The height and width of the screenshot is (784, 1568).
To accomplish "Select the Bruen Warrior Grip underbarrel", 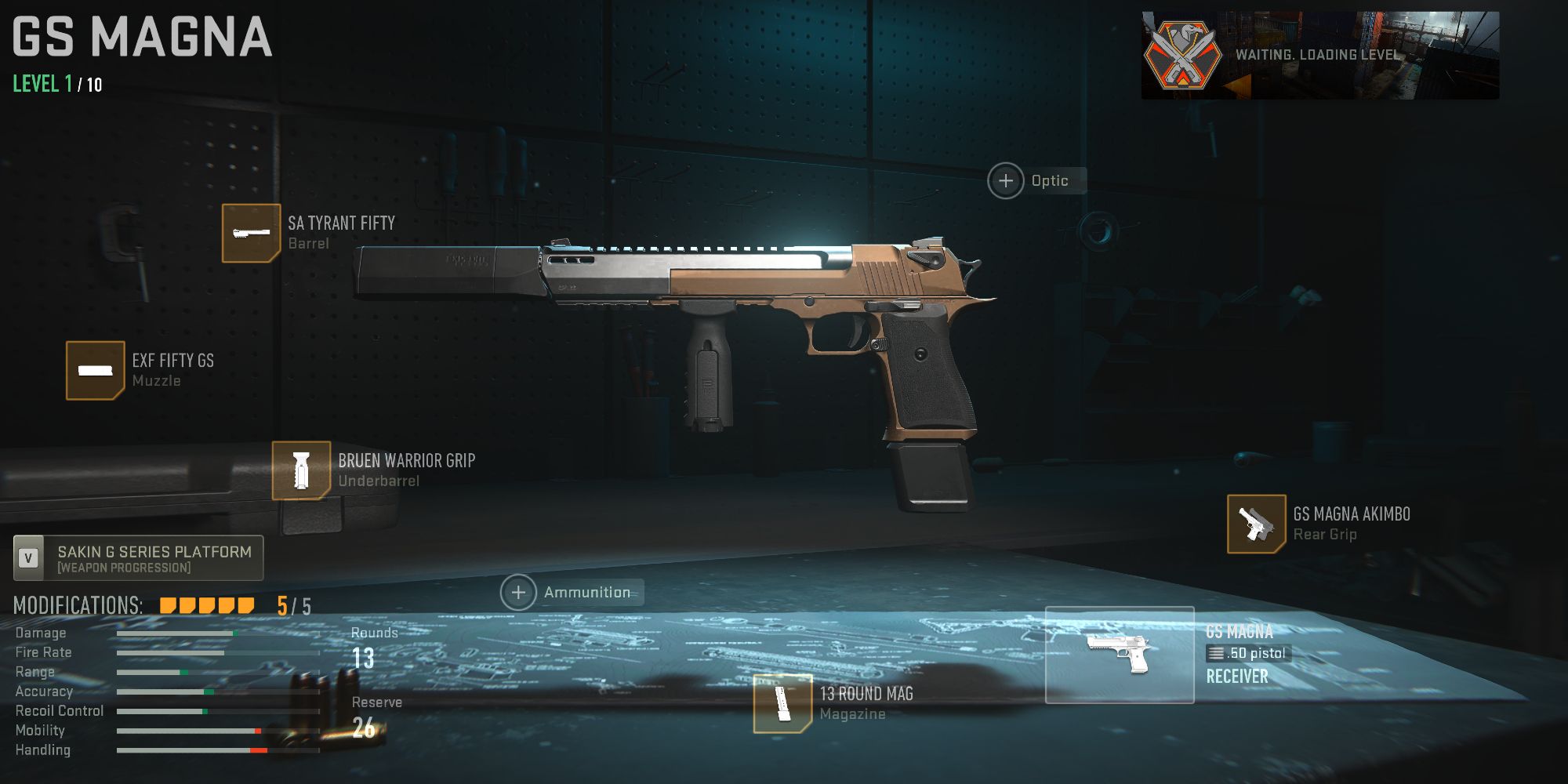I will (x=300, y=470).
